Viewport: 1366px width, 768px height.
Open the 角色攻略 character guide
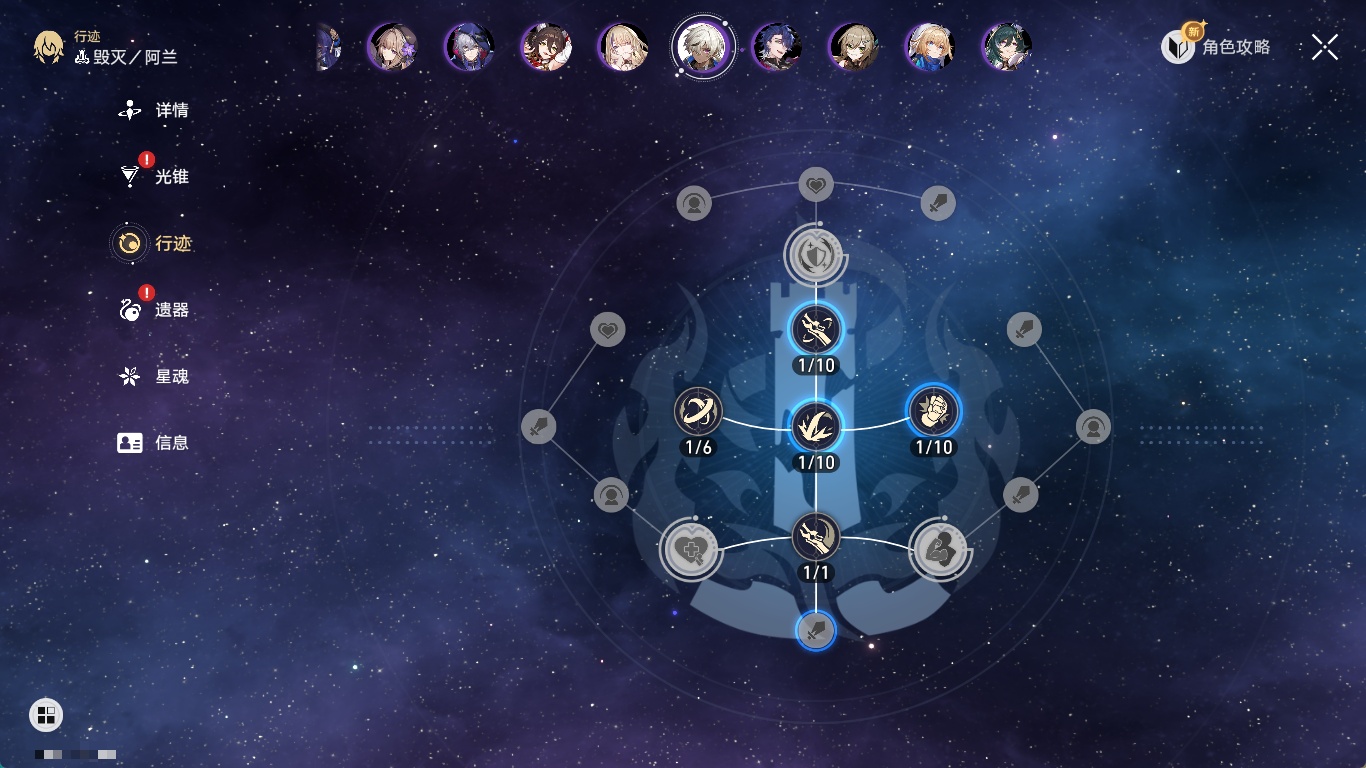(x=1217, y=46)
